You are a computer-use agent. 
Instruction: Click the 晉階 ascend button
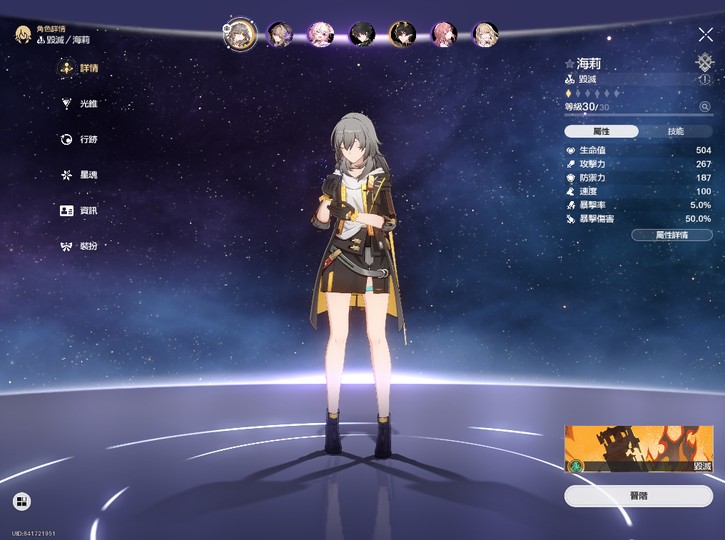pyautogui.click(x=638, y=496)
